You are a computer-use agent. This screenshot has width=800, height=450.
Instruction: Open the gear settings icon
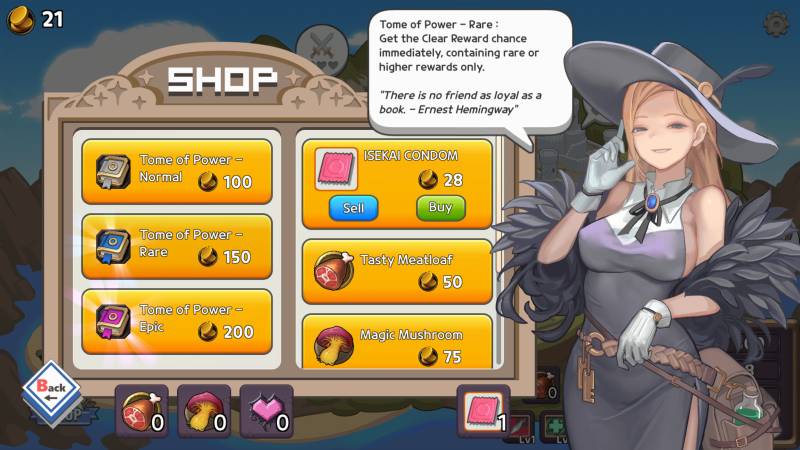click(774, 22)
